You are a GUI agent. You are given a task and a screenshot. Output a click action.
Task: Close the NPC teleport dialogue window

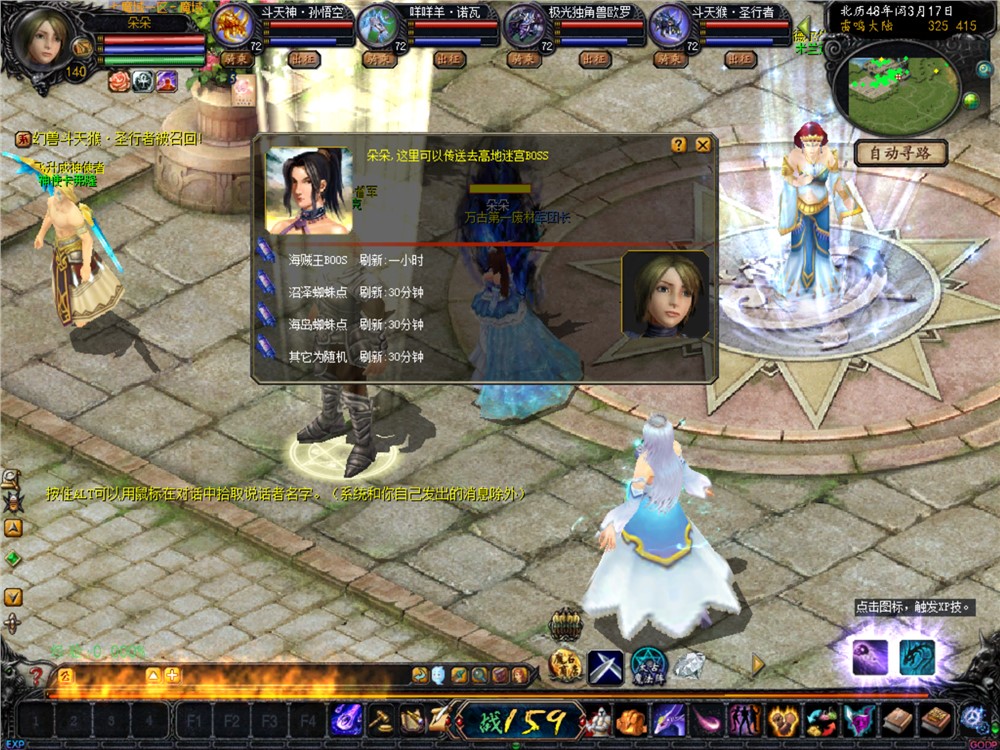[x=703, y=145]
